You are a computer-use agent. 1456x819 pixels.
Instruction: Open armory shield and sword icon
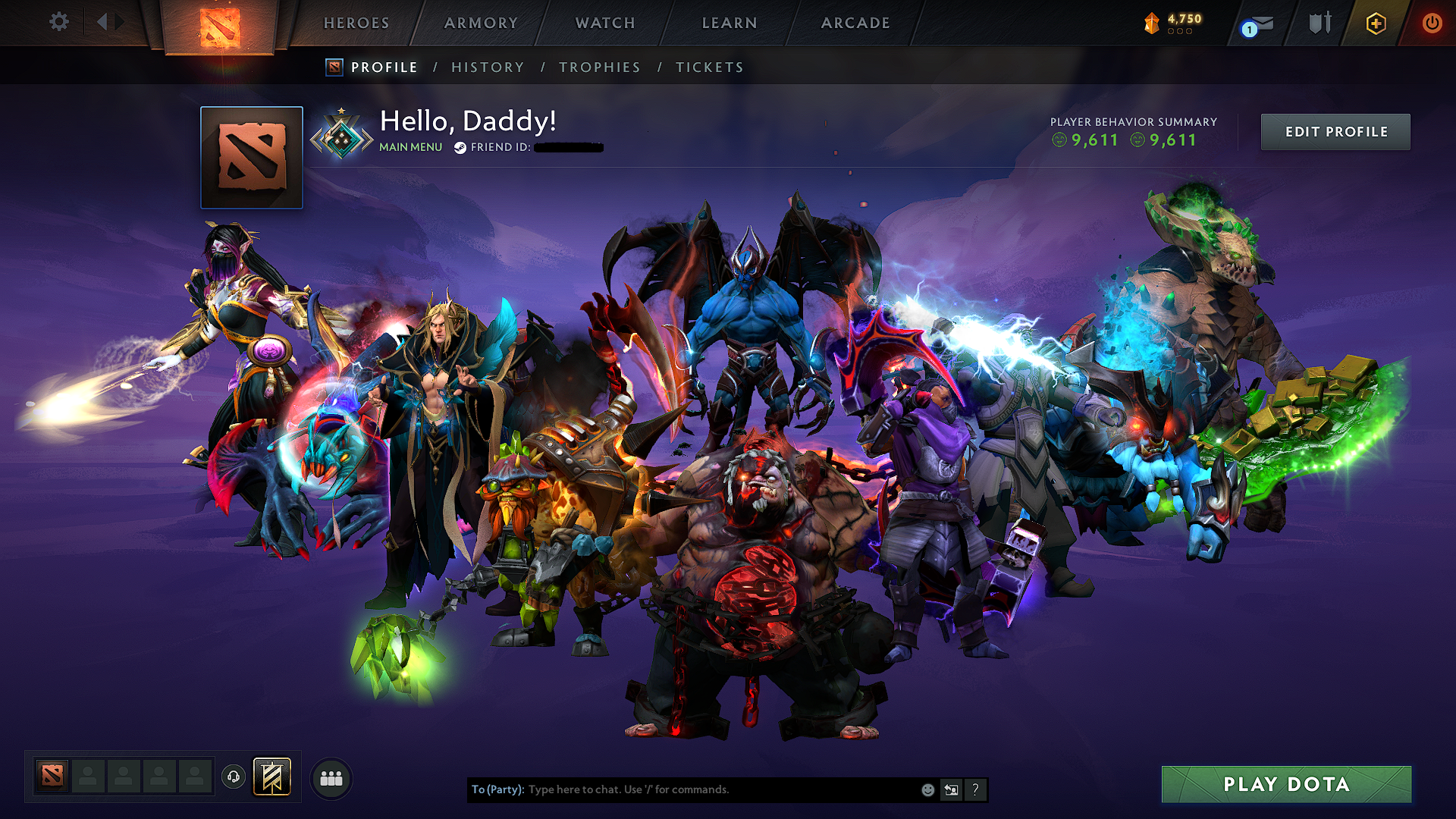tap(1319, 23)
